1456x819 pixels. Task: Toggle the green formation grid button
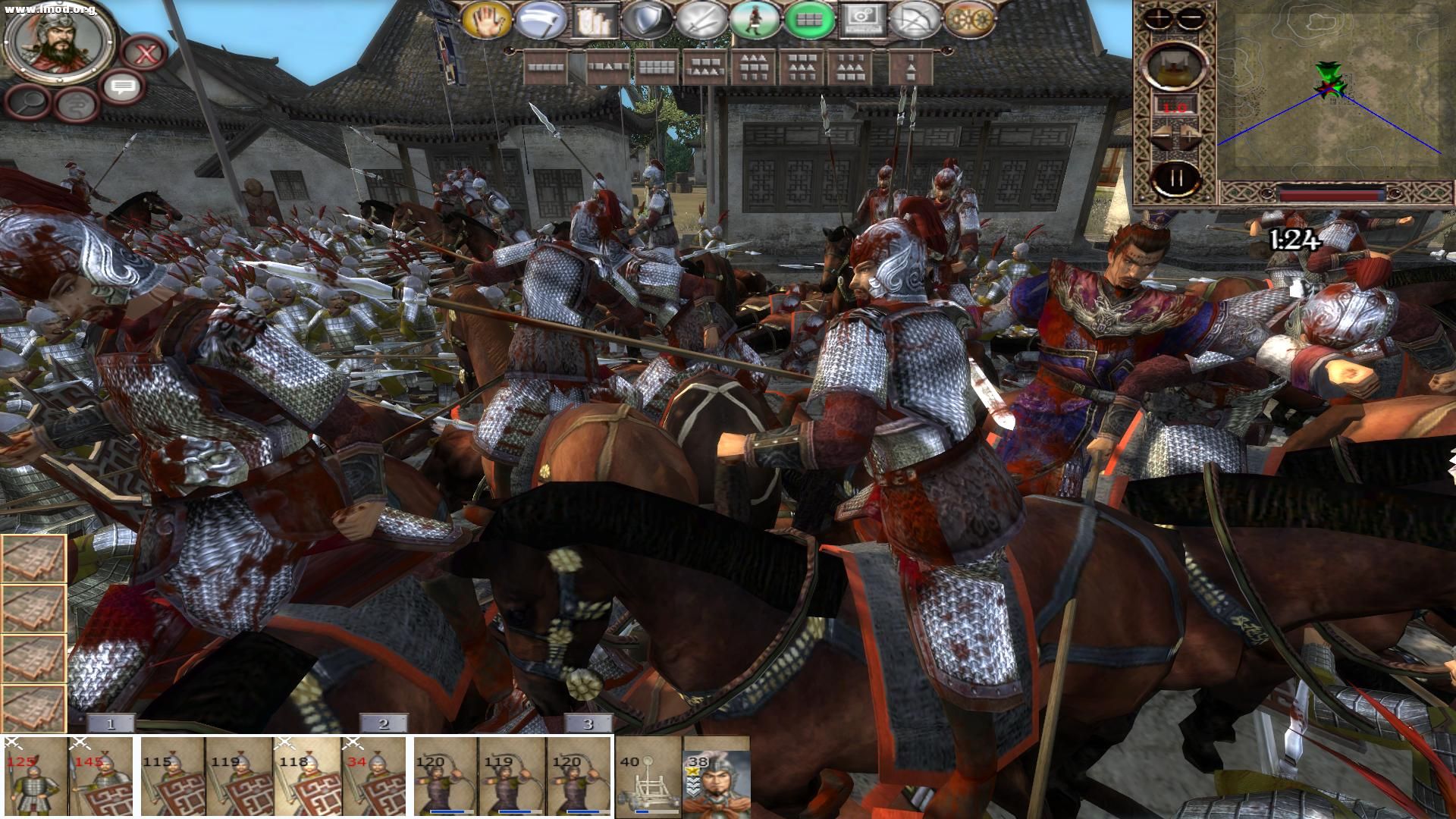810,20
